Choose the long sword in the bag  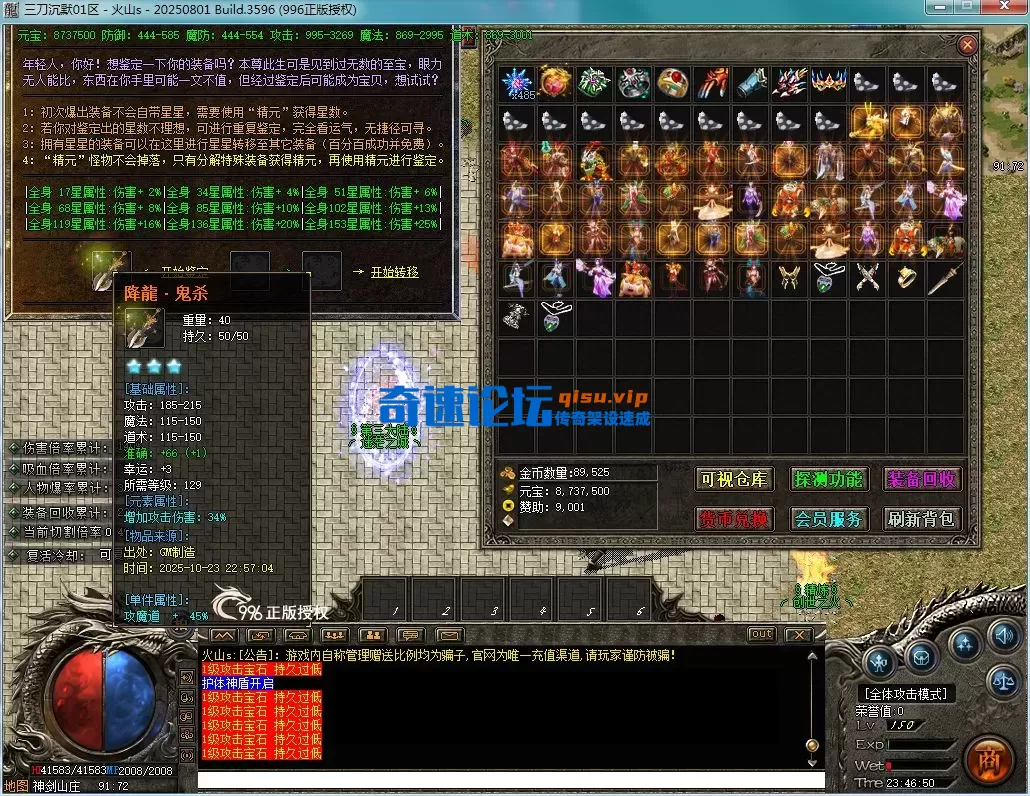pos(944,279)
